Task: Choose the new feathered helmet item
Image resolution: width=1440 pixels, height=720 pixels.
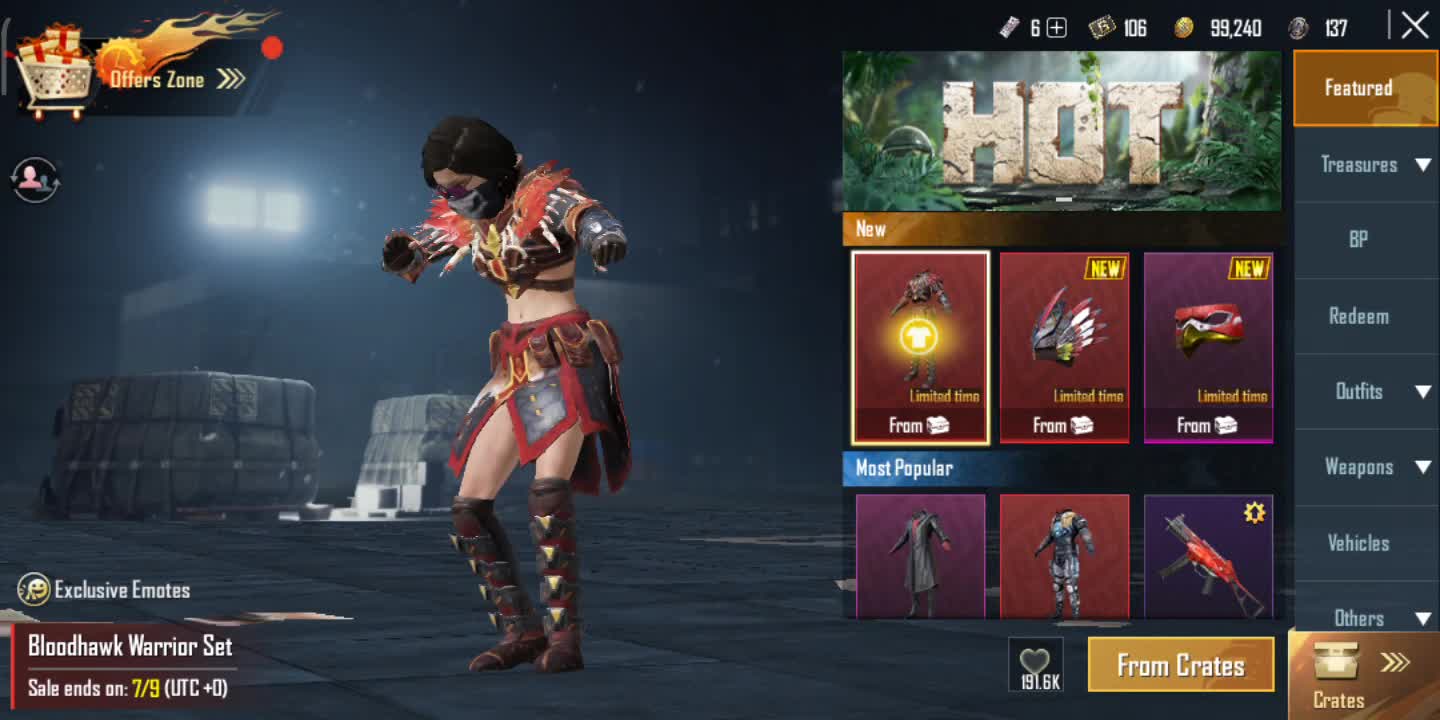Action: [x=1064, y=347]
